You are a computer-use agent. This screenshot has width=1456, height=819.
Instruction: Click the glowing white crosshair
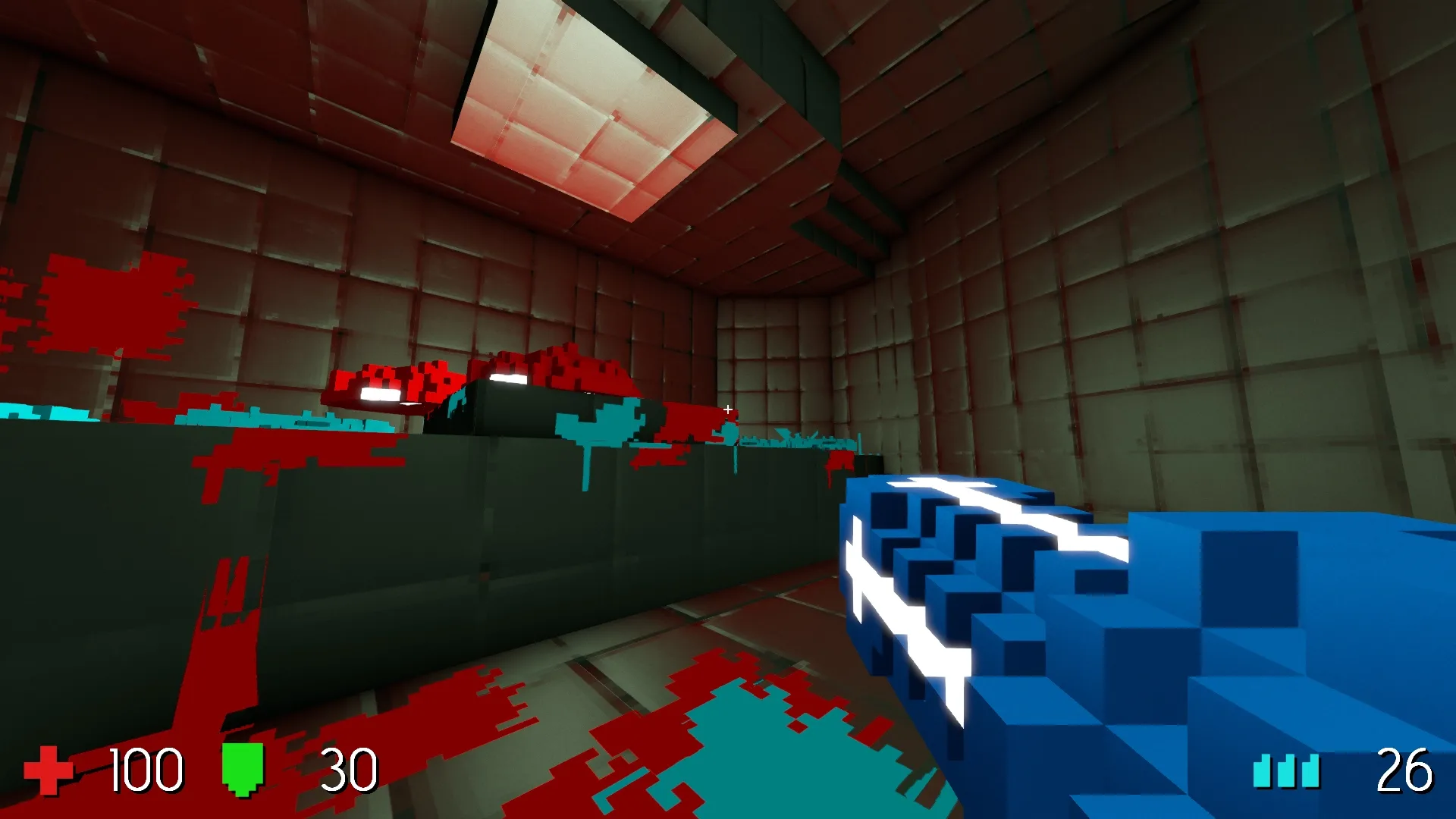[x=727, y=408]
